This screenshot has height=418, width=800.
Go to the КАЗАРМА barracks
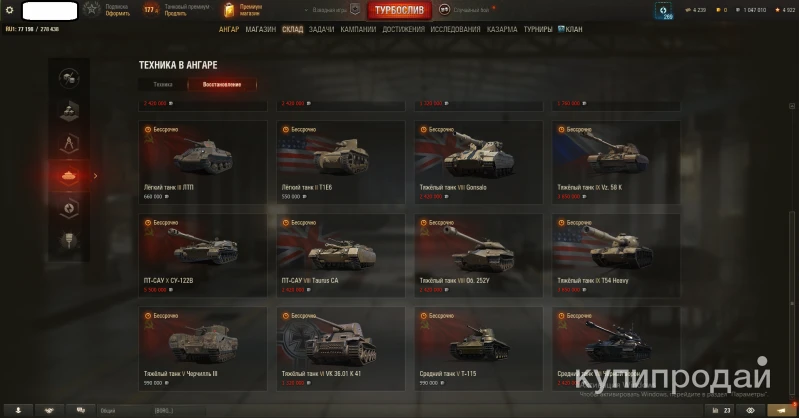click(x=502, y=30)
